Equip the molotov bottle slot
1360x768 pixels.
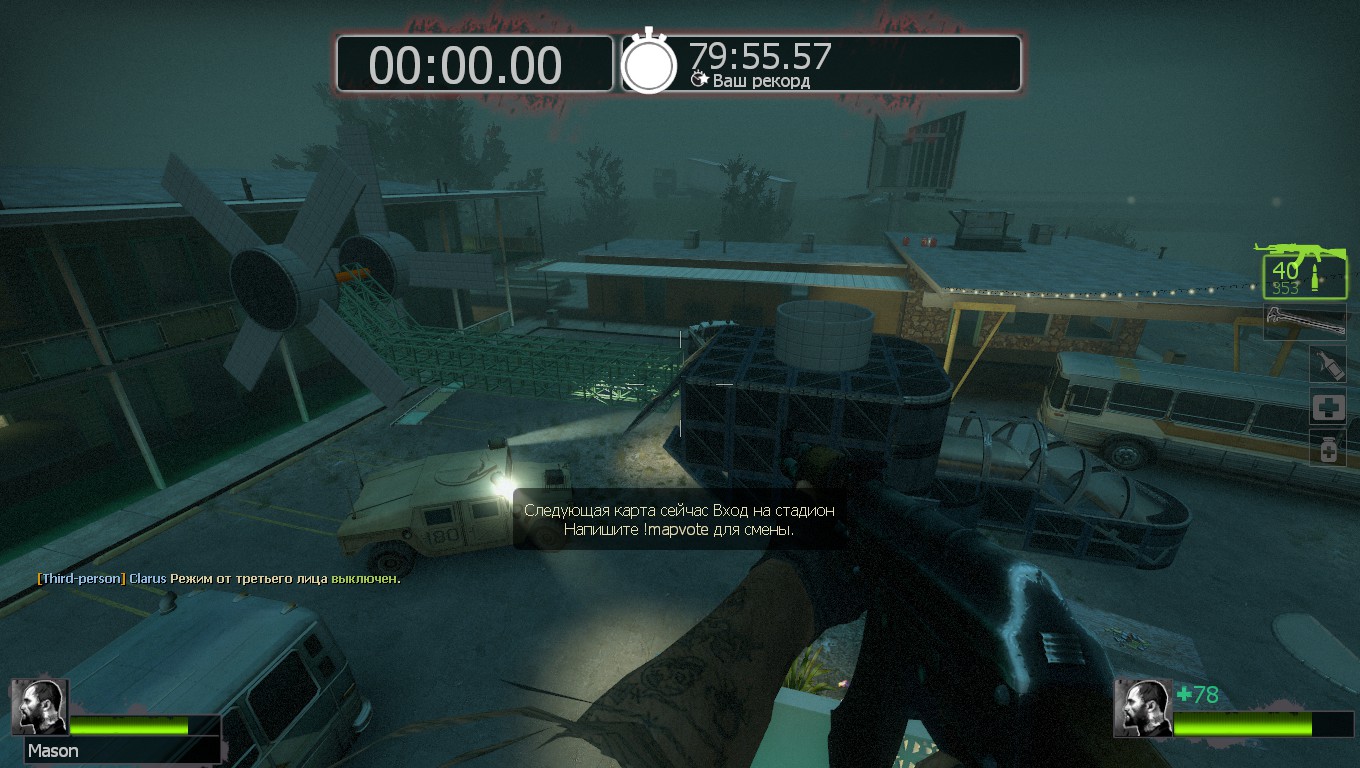point(1328,364)
